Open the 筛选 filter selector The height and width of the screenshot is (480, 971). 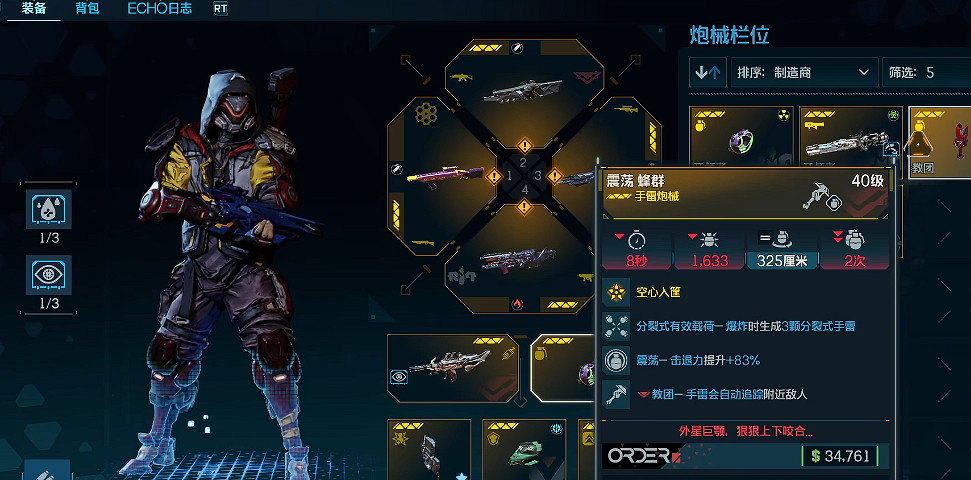(x=923, y=73)
